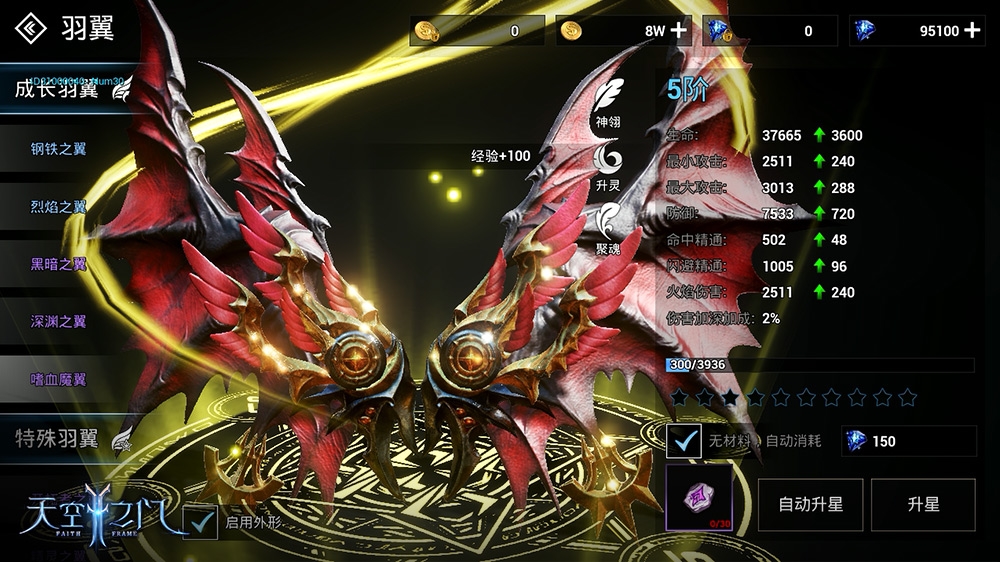Toggle the 启用外形 checkbox
The width and height of the screenshot is (1000, 562).
click(x=201, y=521)
